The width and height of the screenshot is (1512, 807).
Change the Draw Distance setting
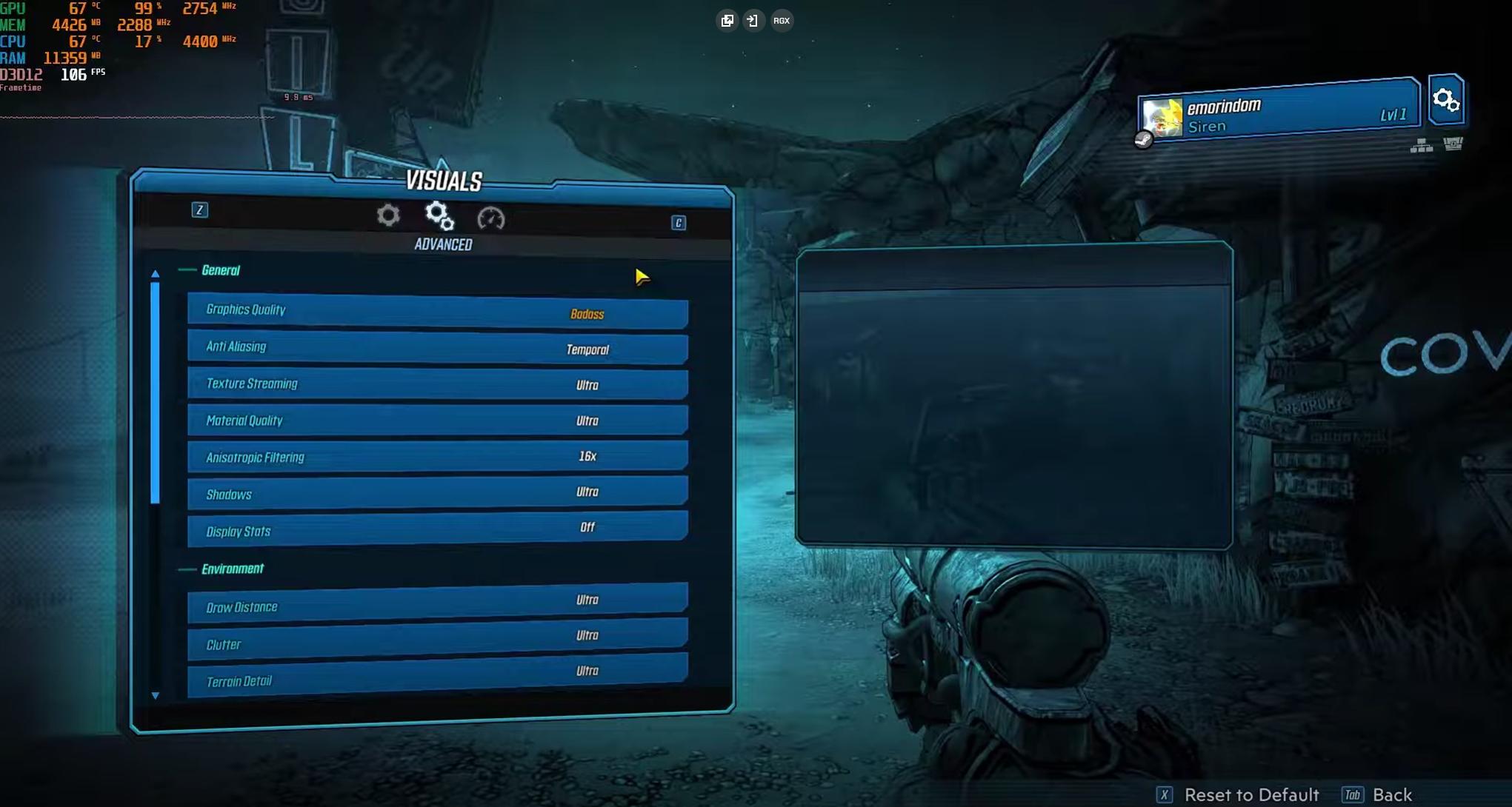[x=437, y=603]
